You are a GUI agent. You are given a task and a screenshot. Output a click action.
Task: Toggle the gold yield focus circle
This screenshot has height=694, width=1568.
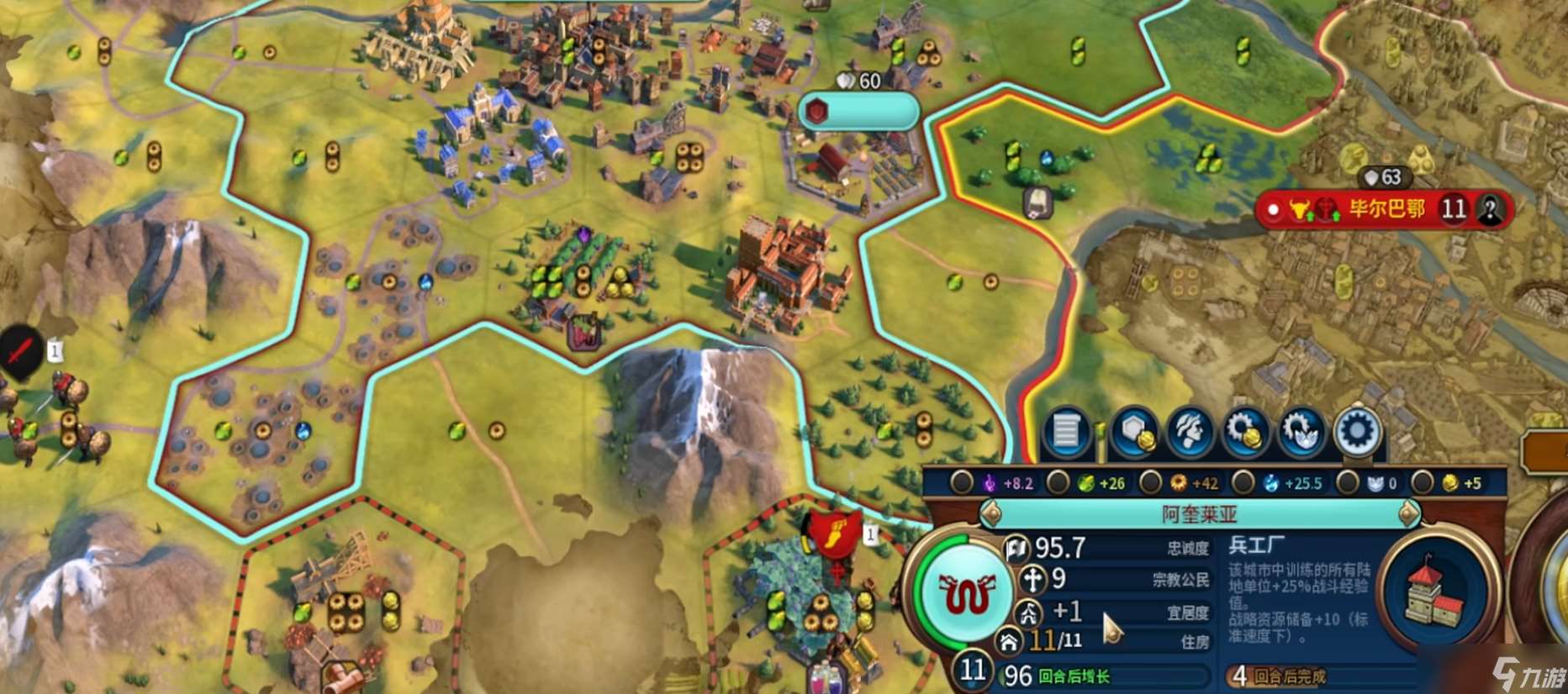pyautogui.click(x=1422, y=482)
